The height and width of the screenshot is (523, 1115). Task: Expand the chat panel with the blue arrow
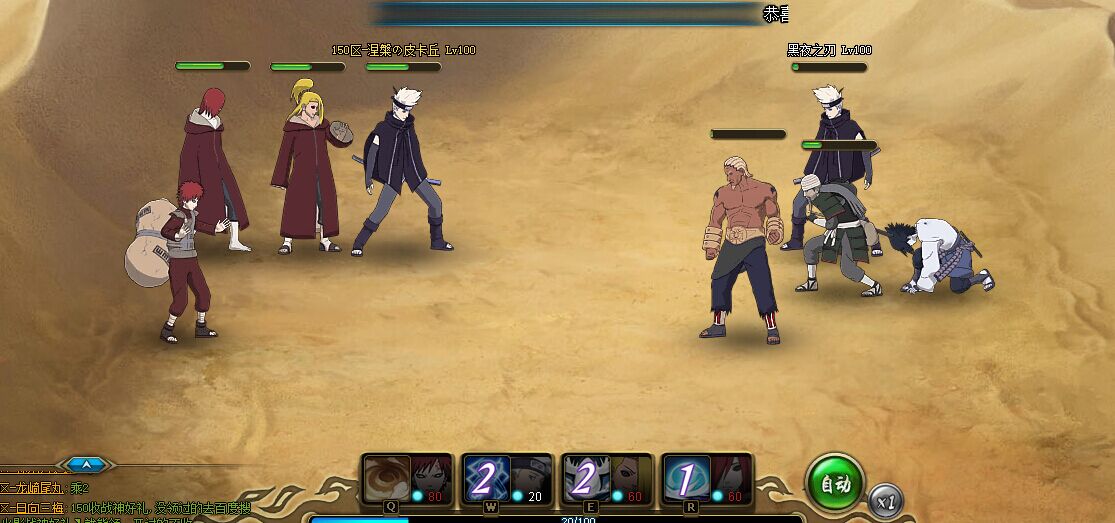[87, 464]
